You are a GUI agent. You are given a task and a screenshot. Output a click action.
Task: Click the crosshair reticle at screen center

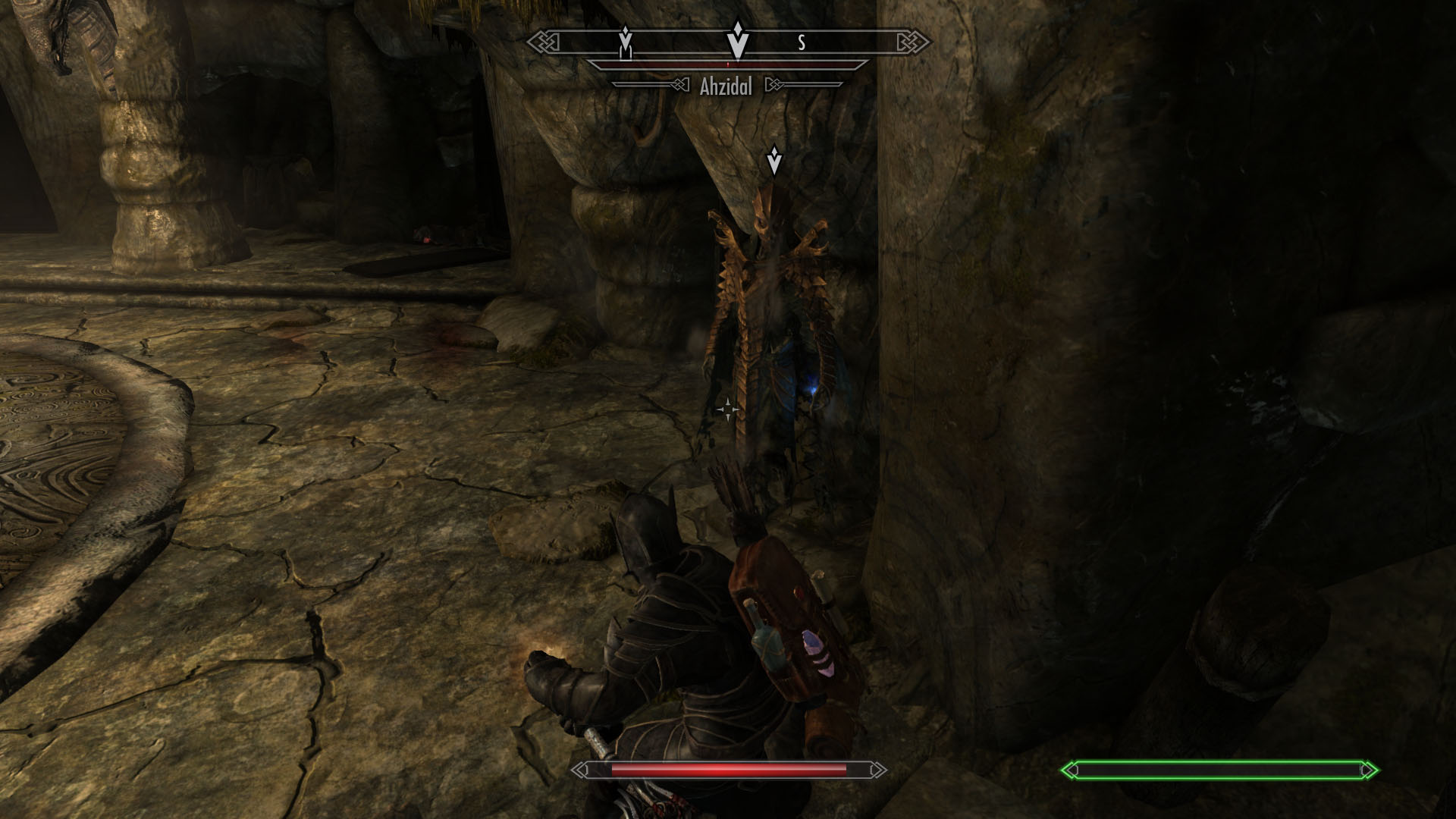tap(726, 409)
